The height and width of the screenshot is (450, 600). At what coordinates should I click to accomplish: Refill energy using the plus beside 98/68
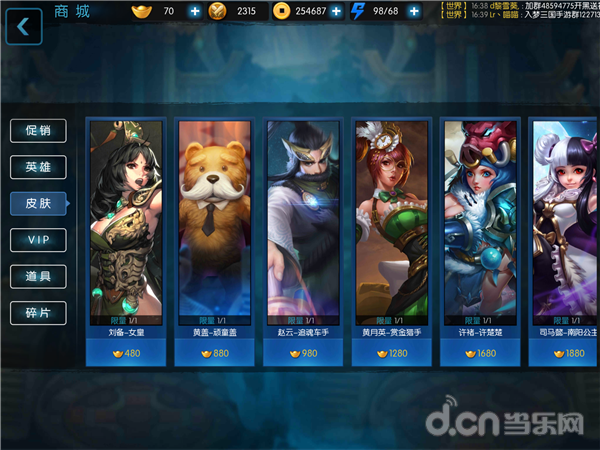(423, 12)
